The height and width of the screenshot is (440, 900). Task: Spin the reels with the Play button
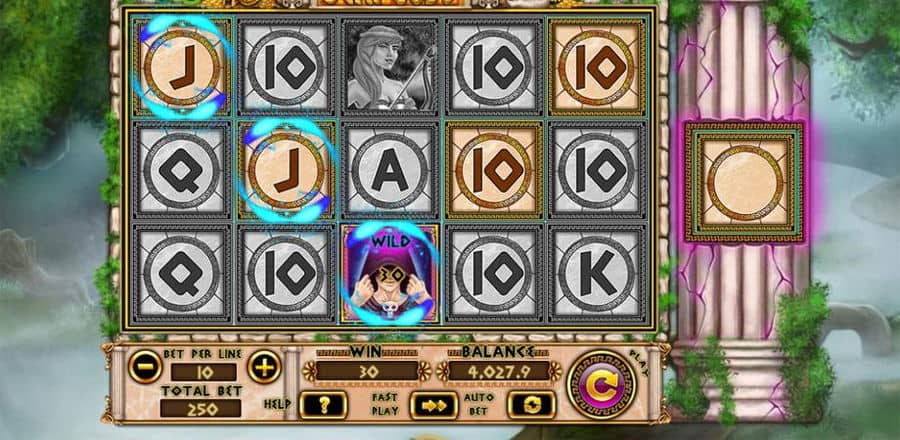point(598,384)
